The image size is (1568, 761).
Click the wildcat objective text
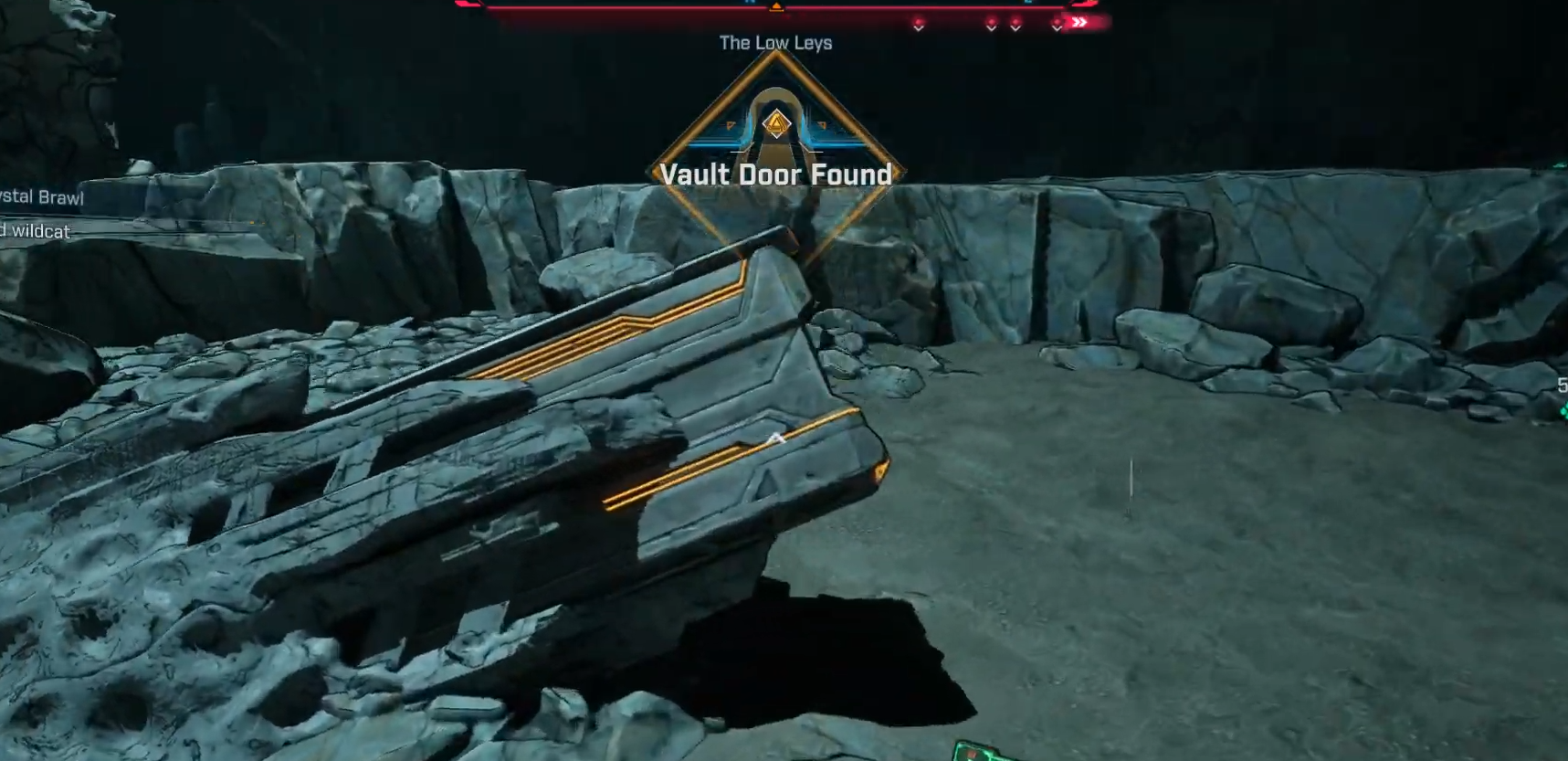35,232
